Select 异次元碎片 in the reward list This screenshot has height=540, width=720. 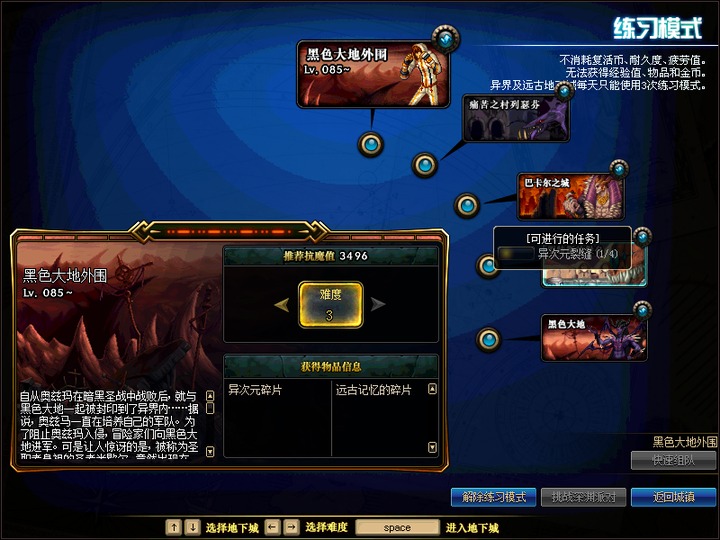coord(255,390)
